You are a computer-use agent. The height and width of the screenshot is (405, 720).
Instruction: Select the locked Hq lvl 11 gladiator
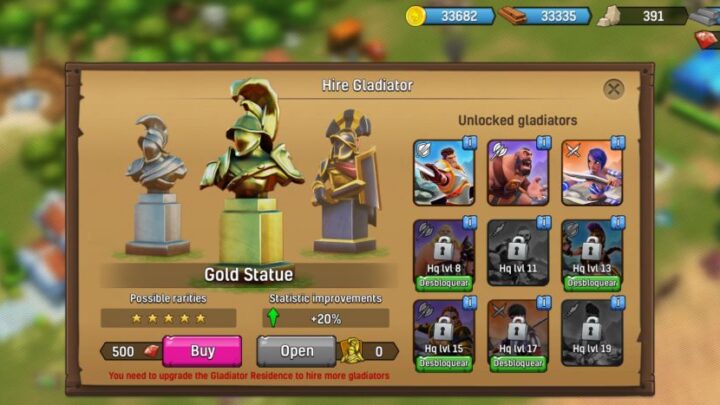[518, 252]
